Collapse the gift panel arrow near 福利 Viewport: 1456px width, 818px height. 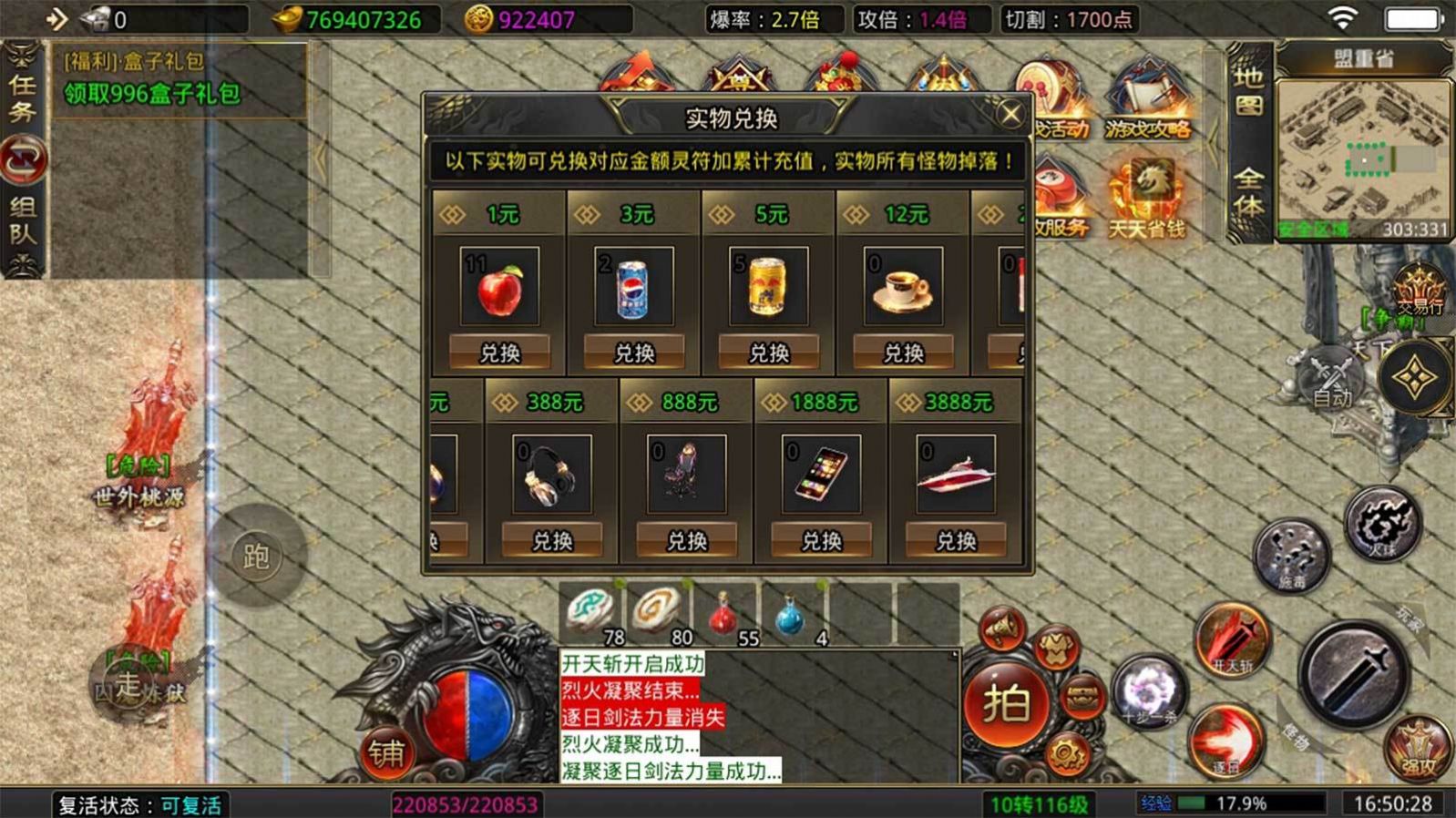[x=321, y=158]
